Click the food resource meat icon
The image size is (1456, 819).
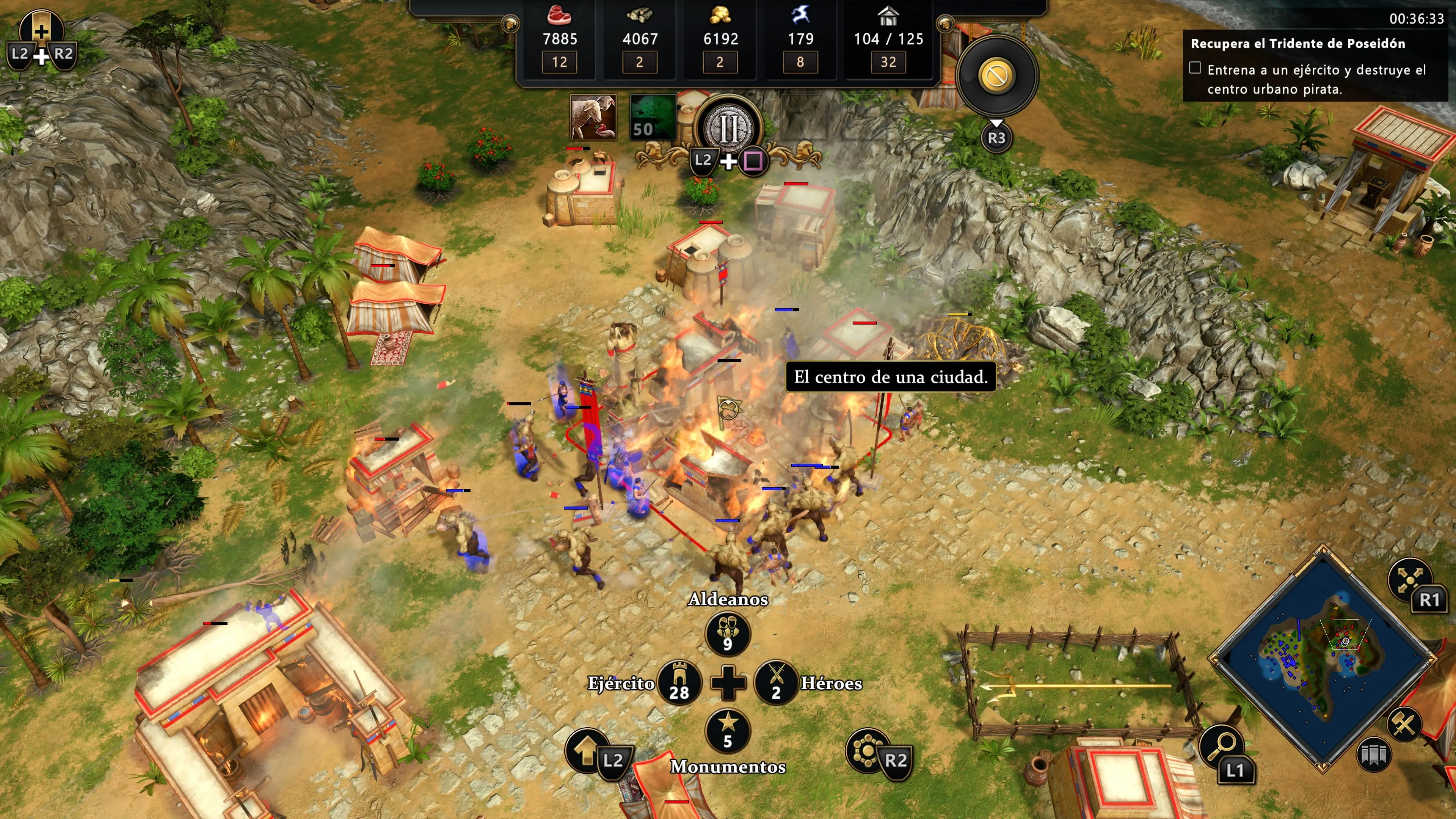point(559,16)
